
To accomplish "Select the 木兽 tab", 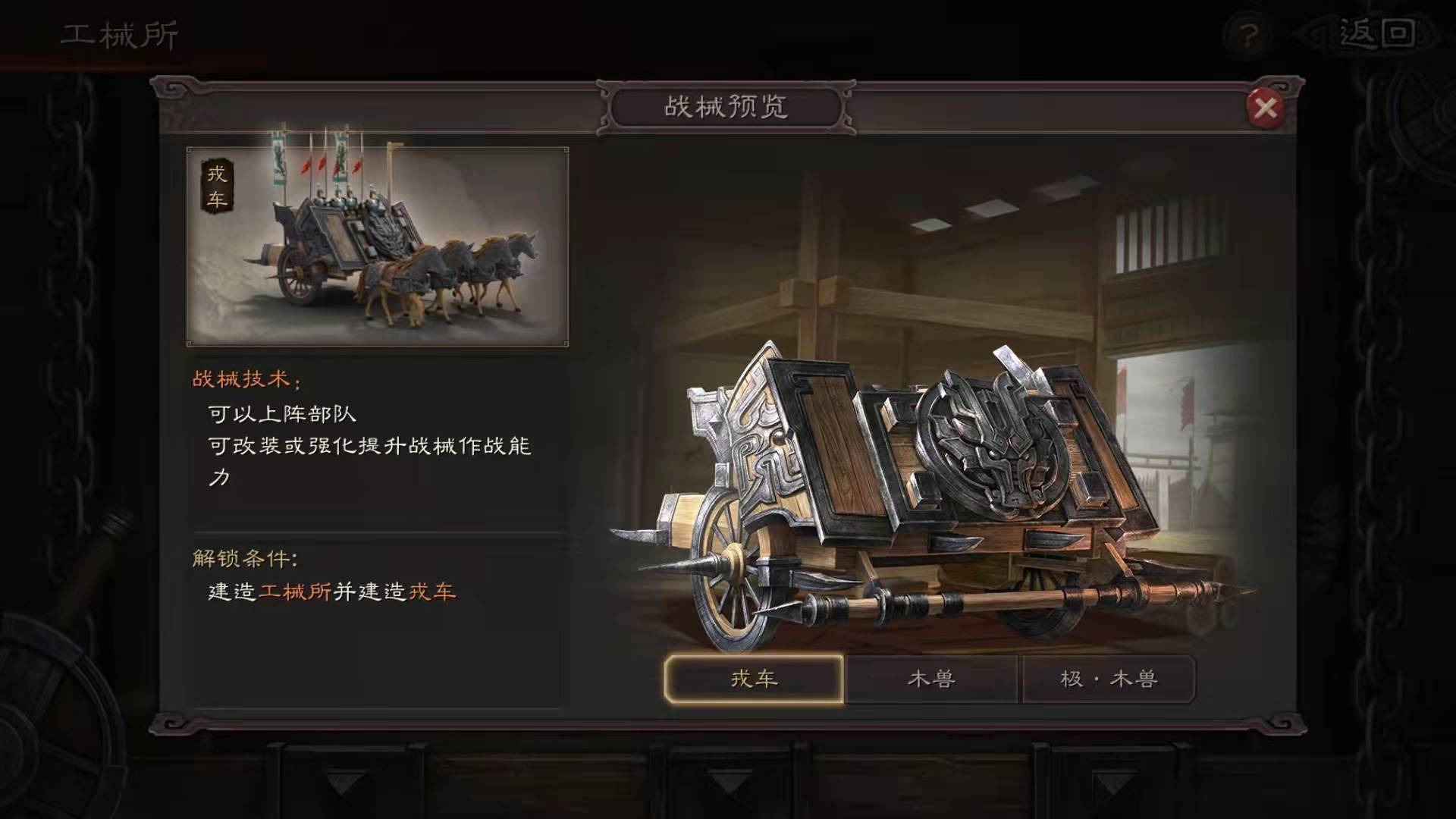I will [934, 679].
